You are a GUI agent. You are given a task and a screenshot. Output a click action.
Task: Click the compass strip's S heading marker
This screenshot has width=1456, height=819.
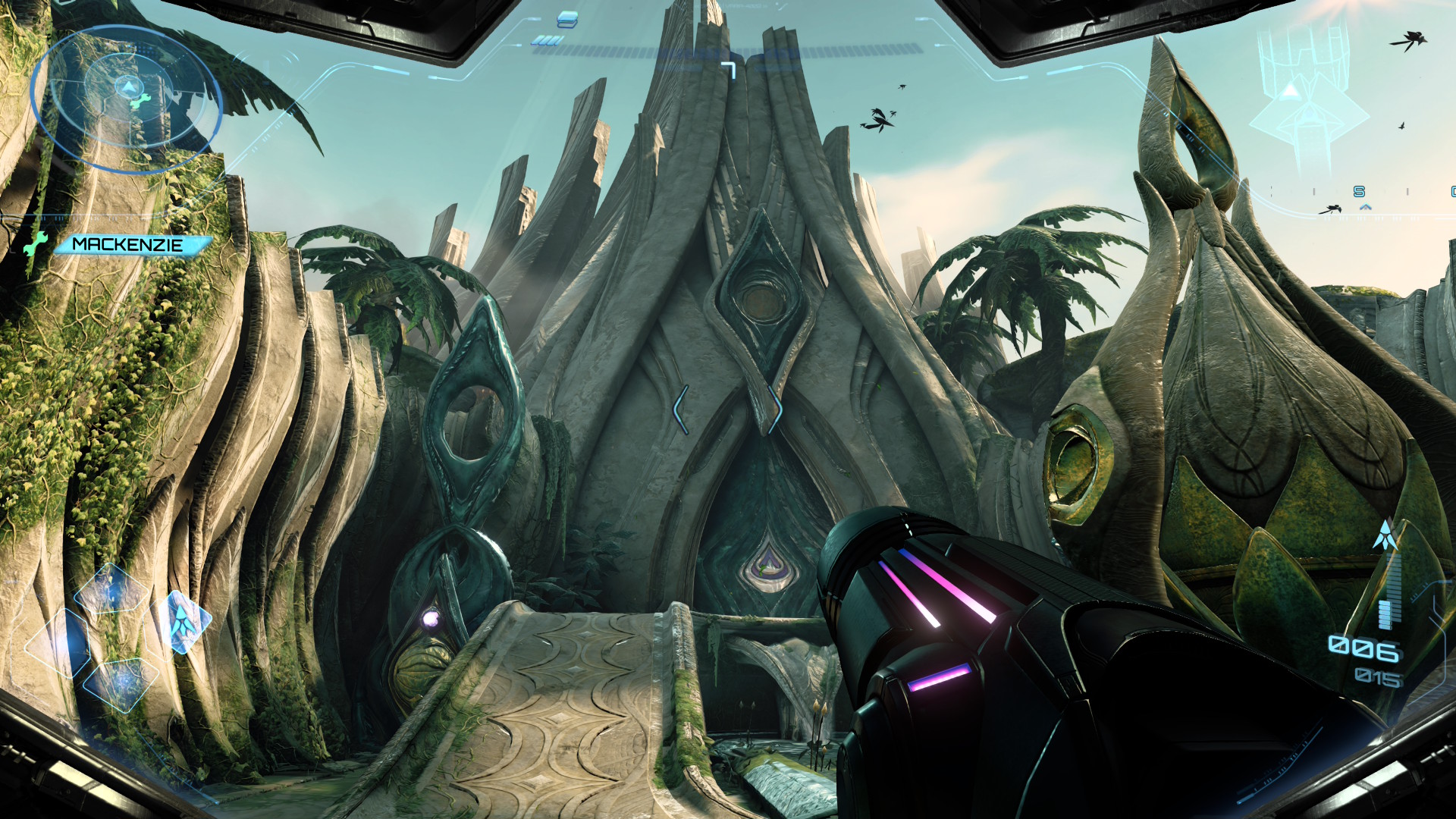(x=1359, y=192)
